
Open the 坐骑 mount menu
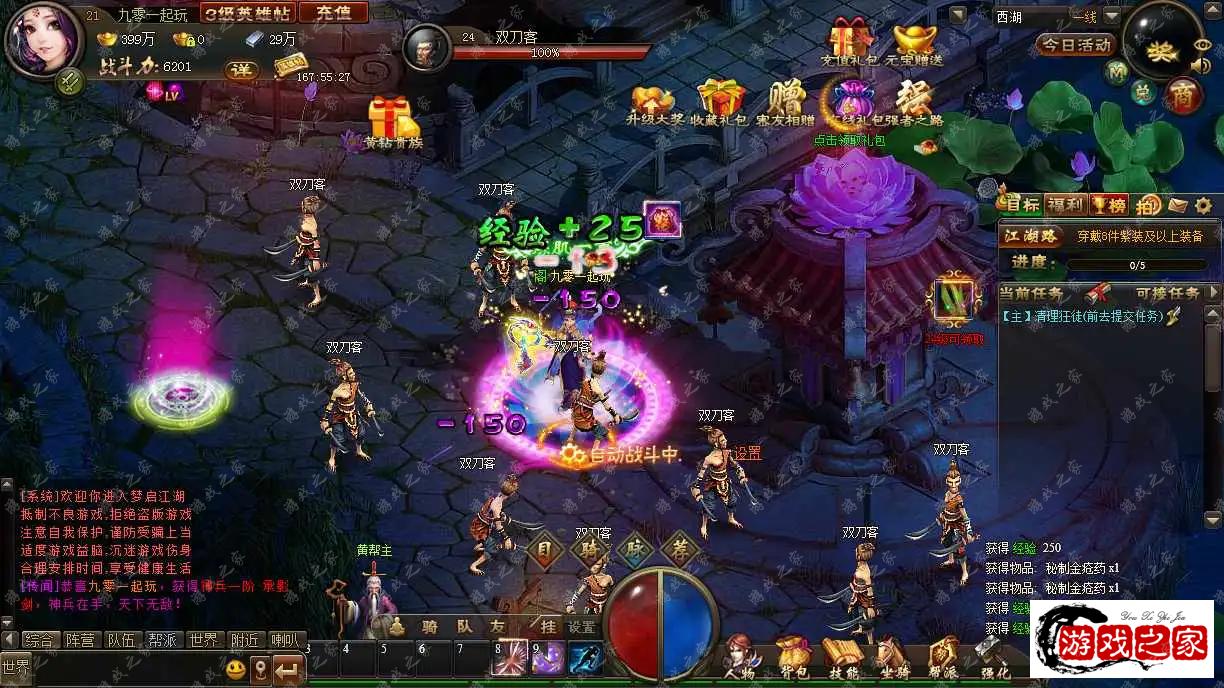(x=892, y=658)
